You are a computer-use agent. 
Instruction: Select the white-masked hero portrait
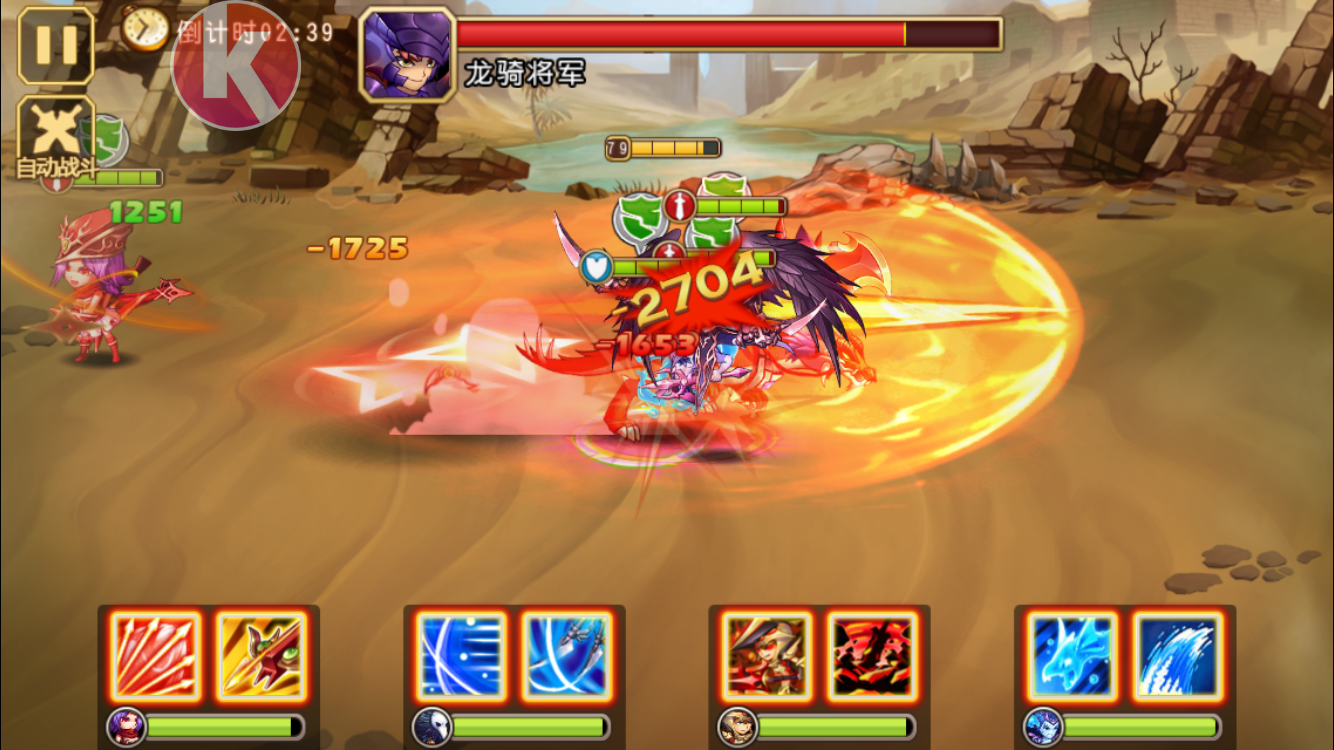tap(432, 725)
